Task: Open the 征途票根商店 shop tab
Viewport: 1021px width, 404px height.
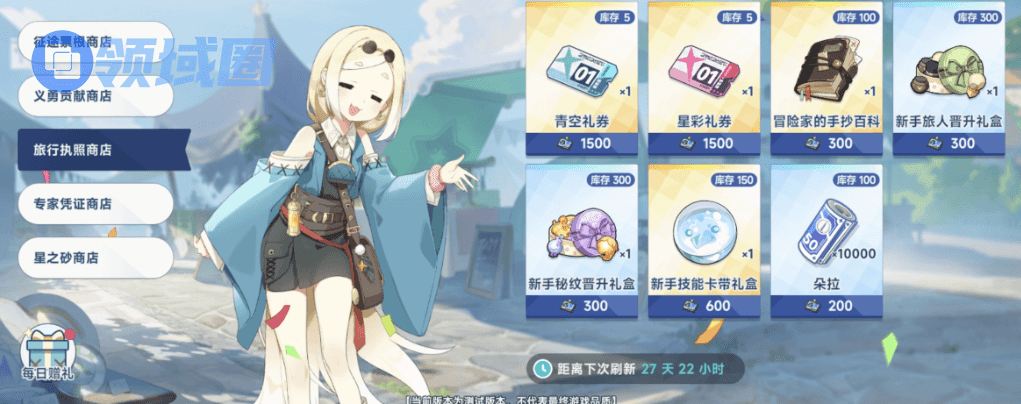Action: click(x=95, y=43)
